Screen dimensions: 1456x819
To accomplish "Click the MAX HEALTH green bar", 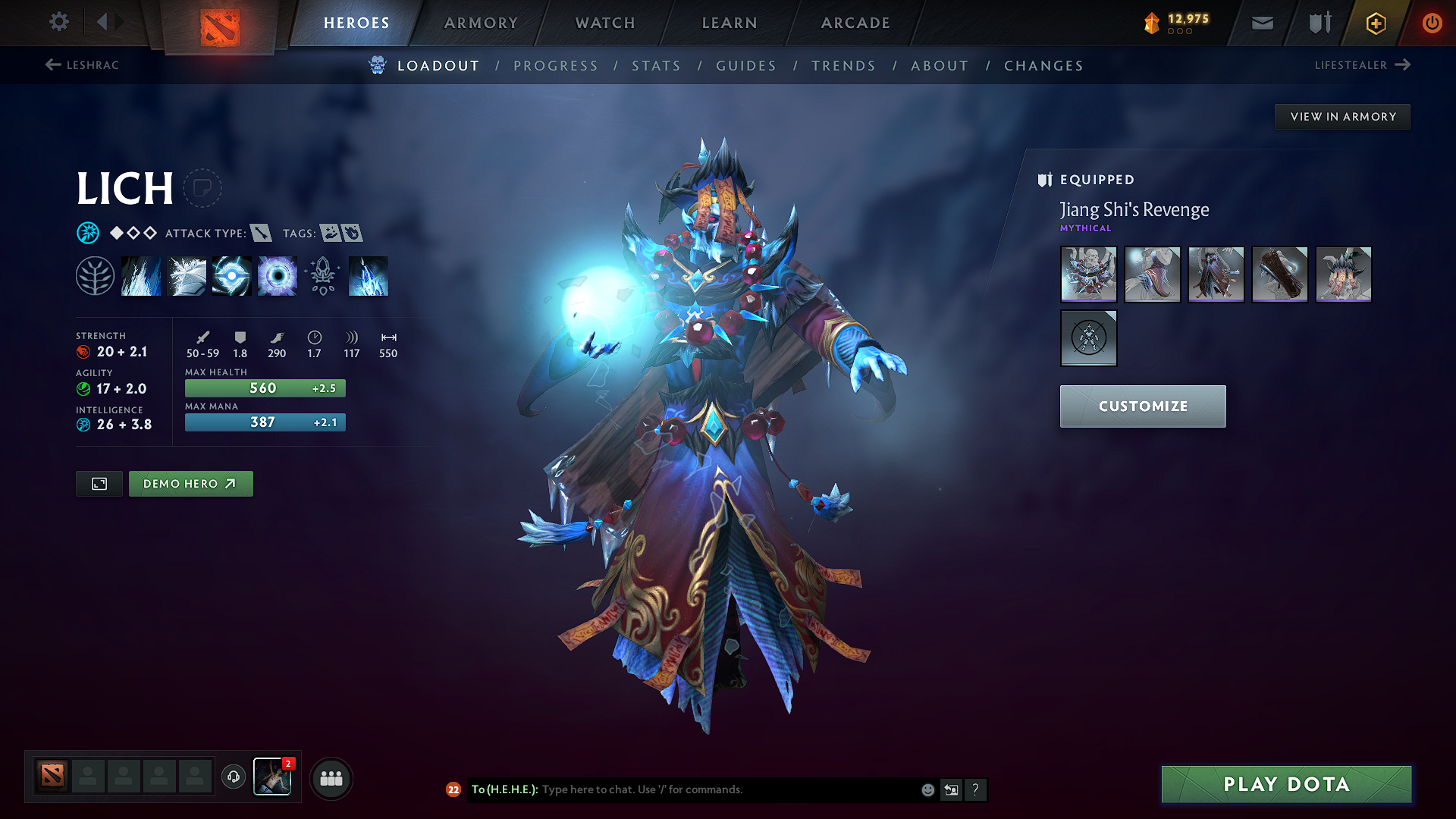I will 264,388.
